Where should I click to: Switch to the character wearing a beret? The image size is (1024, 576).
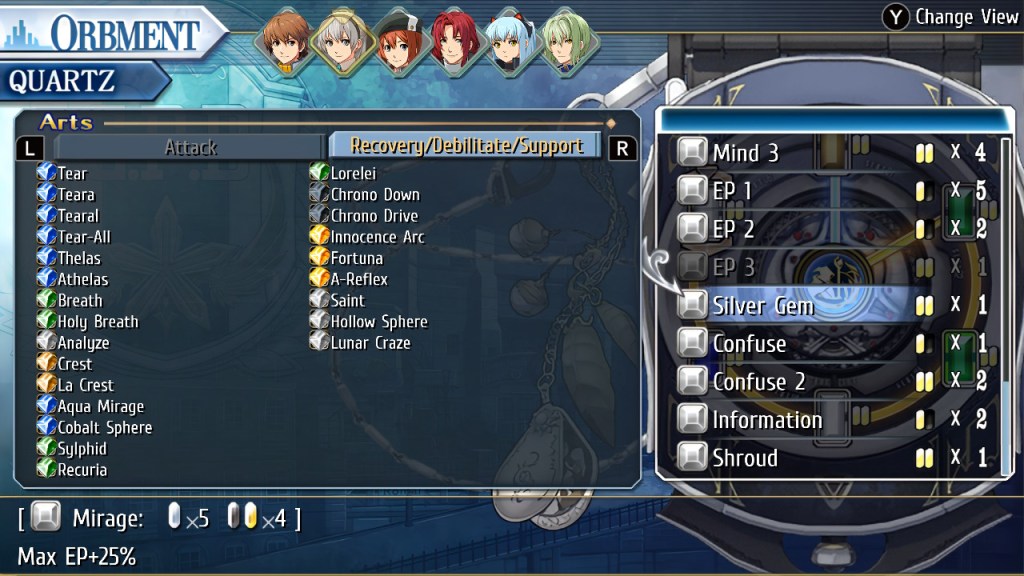[400, 43]
